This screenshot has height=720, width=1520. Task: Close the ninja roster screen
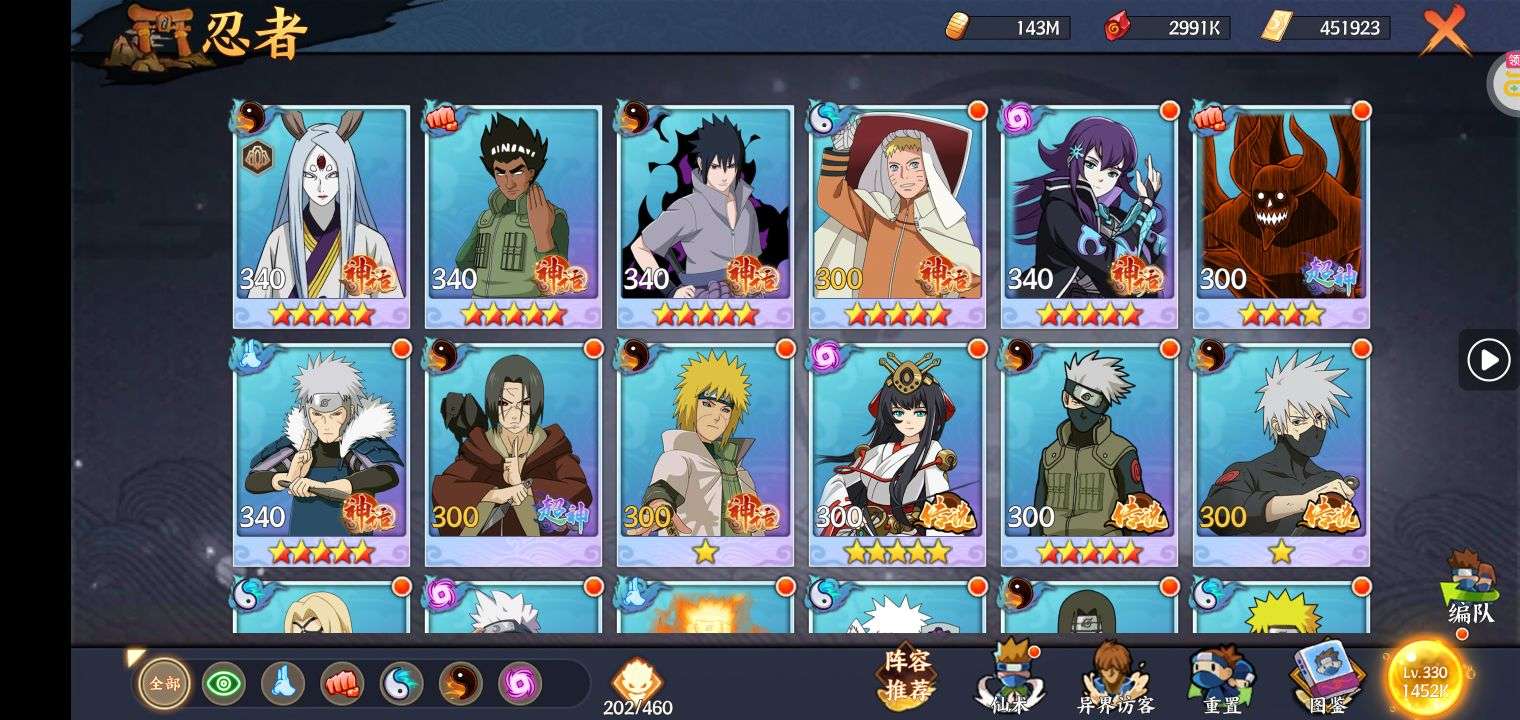click(x=1444, y=30)
